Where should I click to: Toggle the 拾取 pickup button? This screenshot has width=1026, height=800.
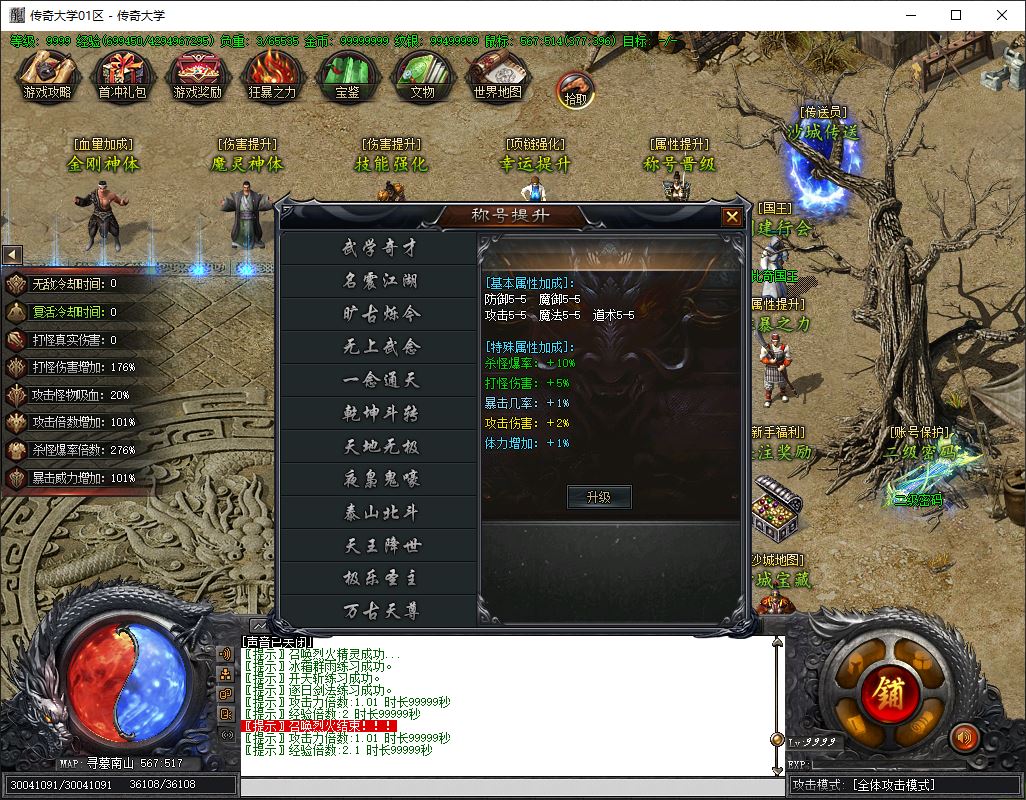point(575,88)
